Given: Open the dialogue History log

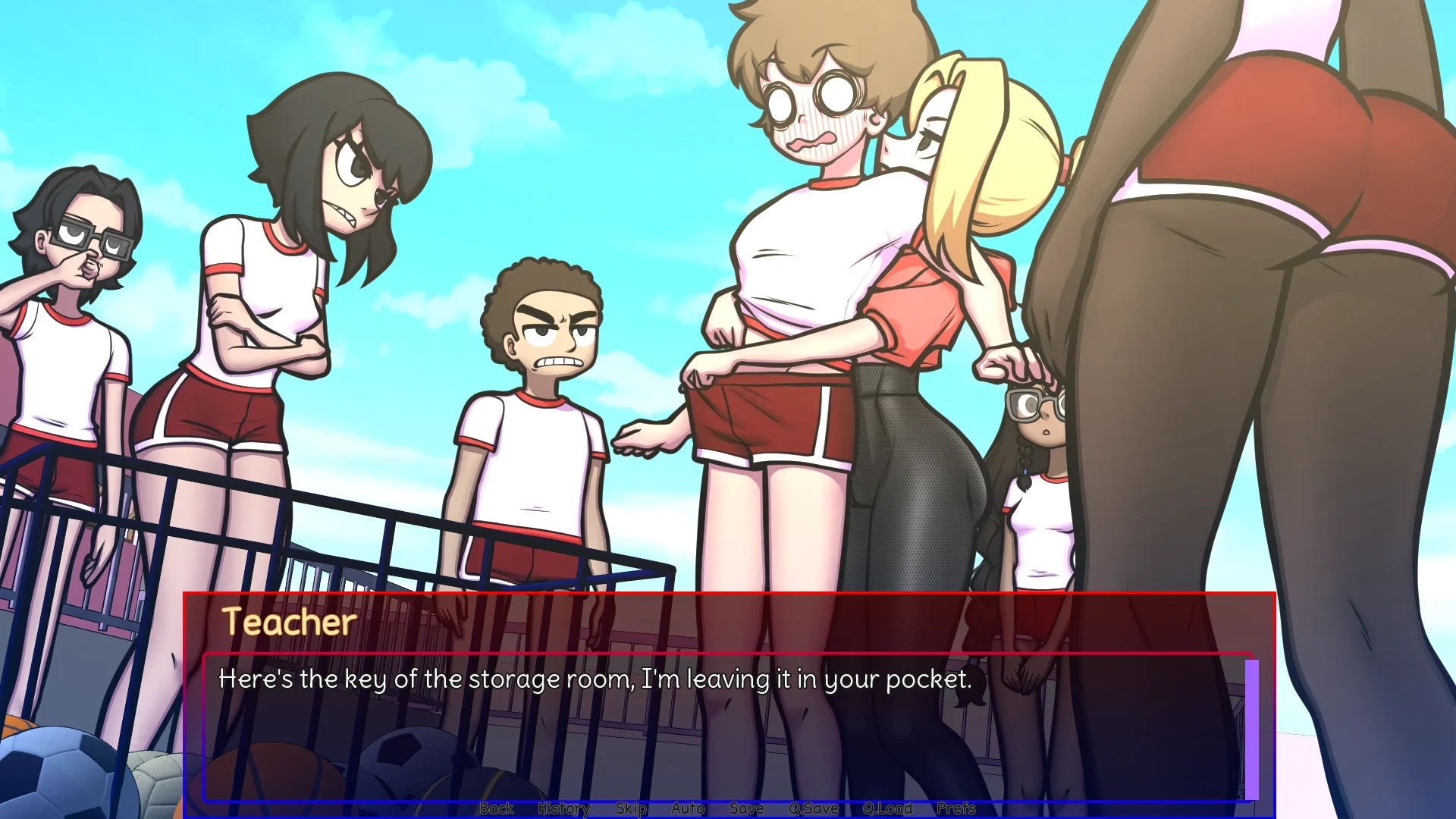Looking at the screenshot, I should (x=563, y=808).
